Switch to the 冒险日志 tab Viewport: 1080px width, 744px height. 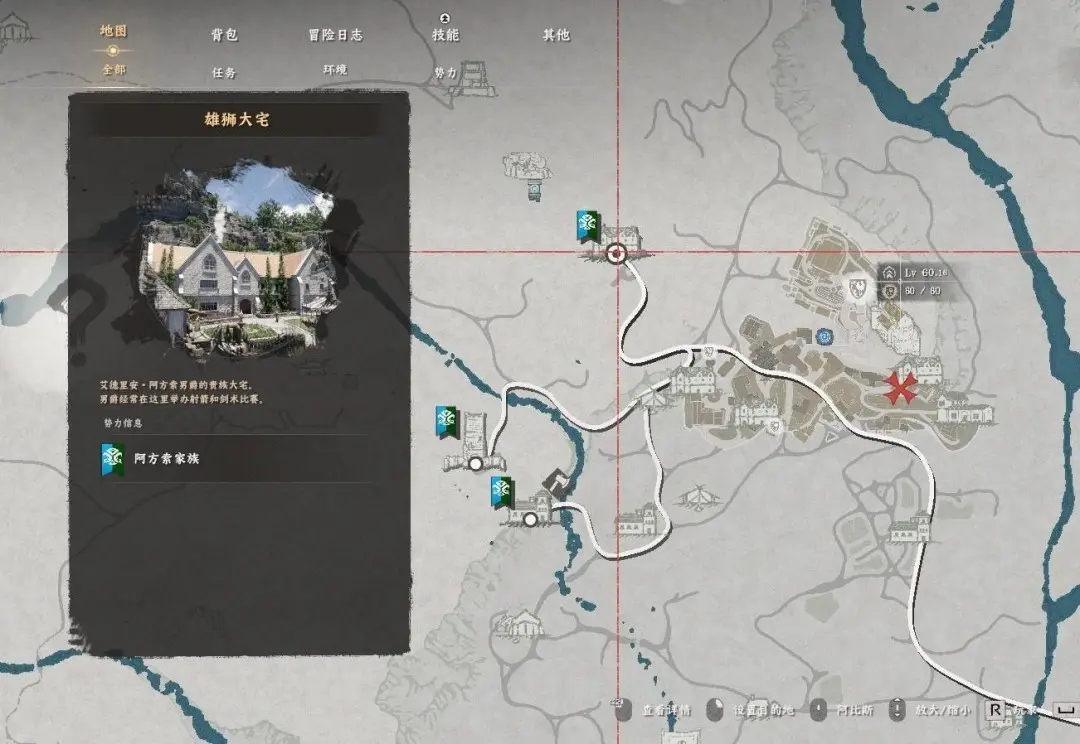tap(335, 35)
